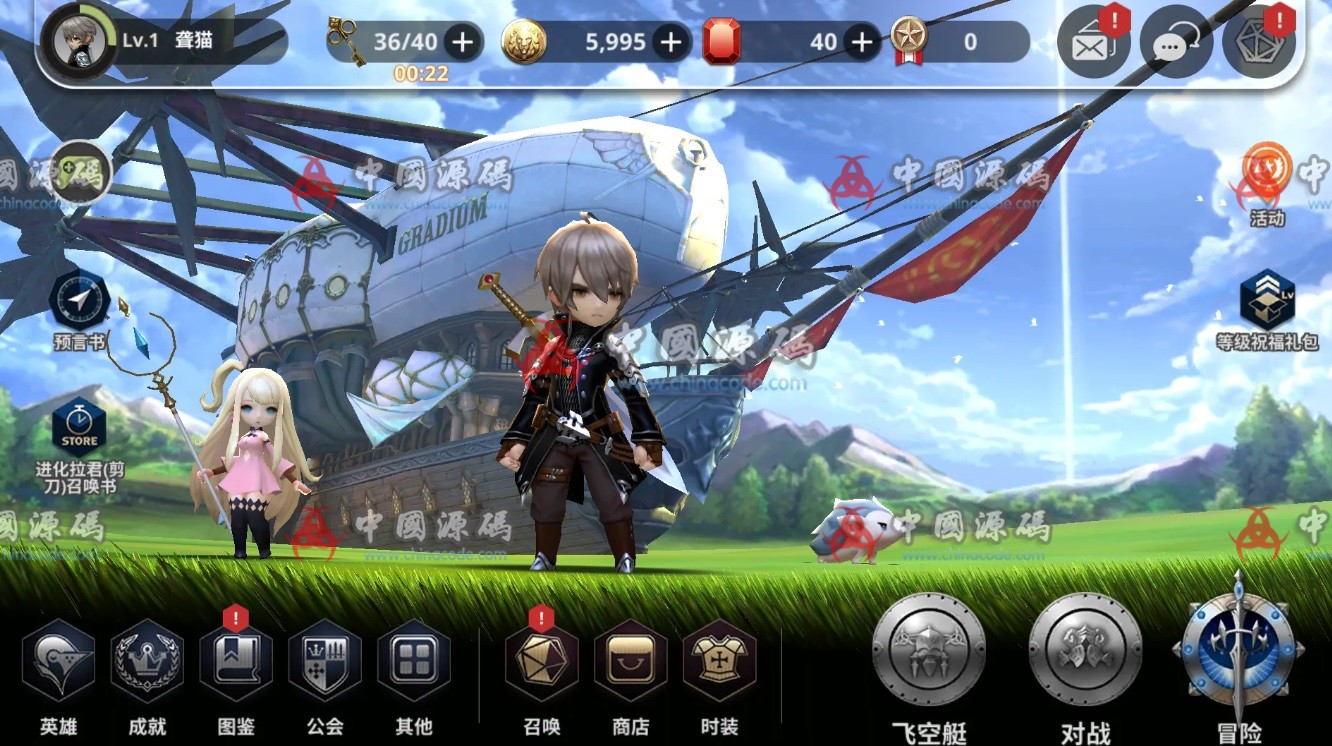Open the 英雄 heroes menu
This screenshot has width=1332, height=746.
(x=58, y=661)
